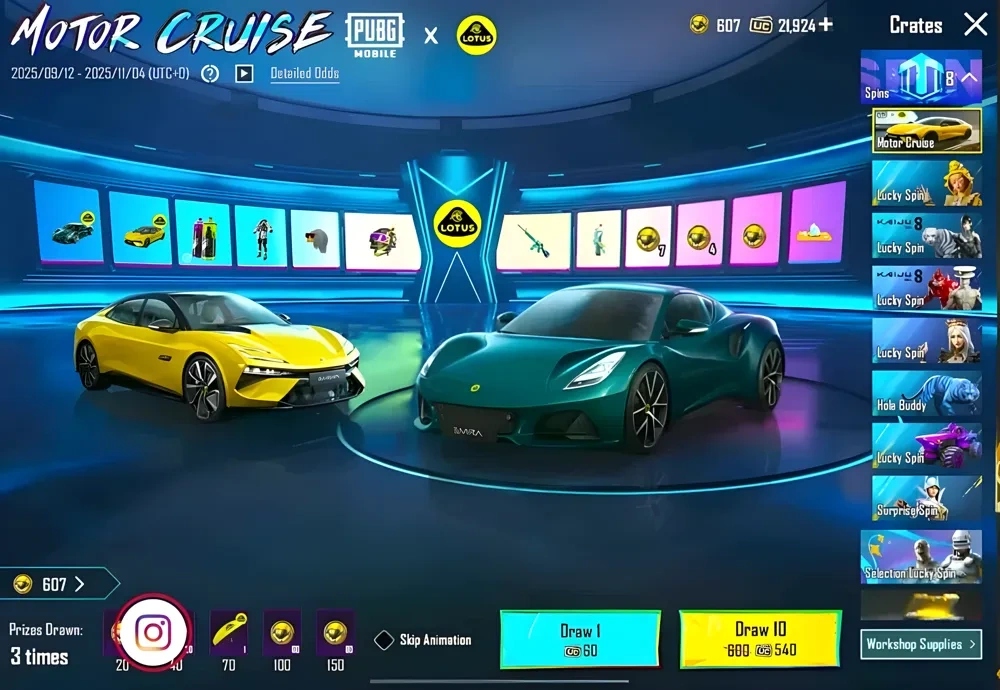View the purple helmet prize tile
The height and width of the screenshot is (690, 1000).
[382, 240]
